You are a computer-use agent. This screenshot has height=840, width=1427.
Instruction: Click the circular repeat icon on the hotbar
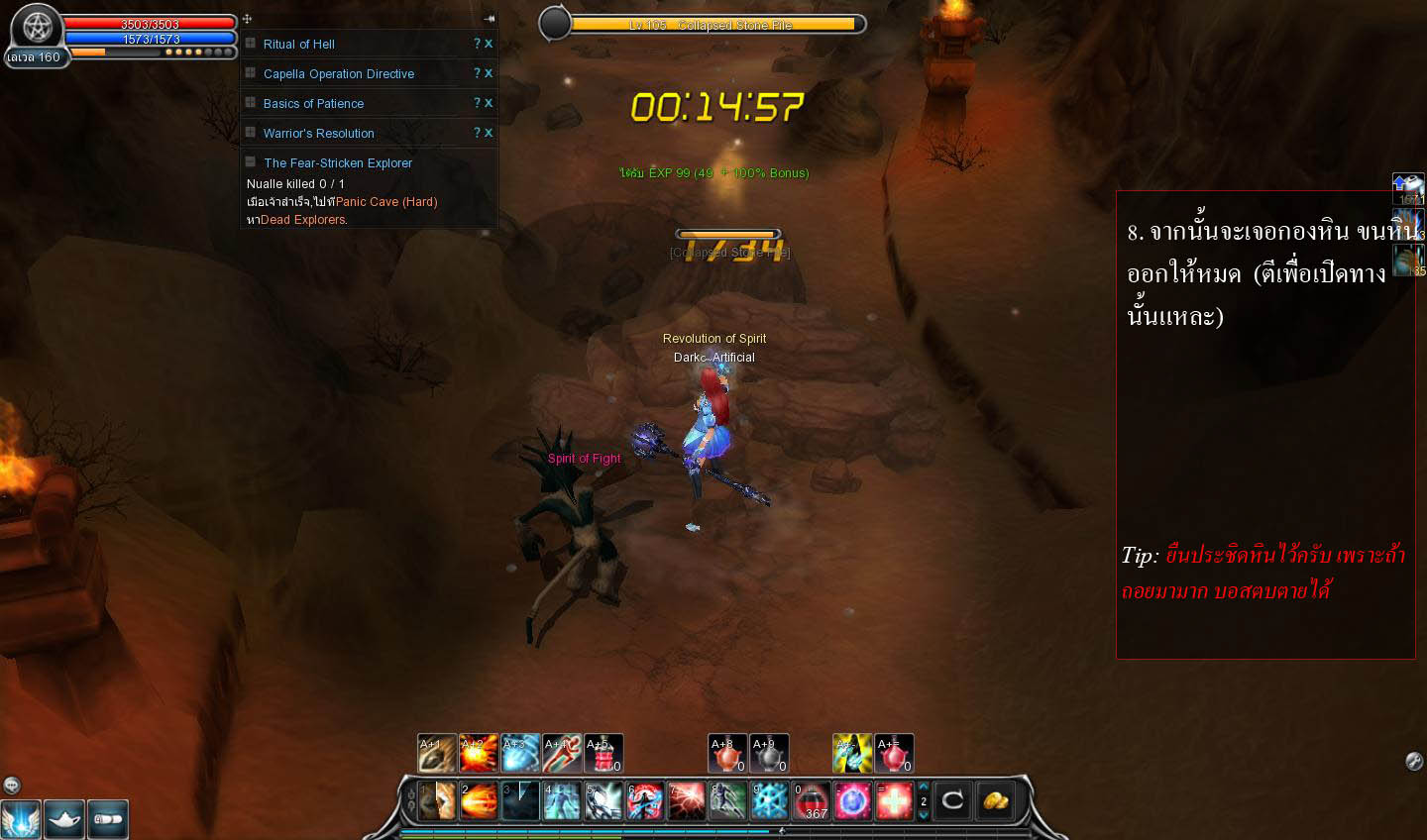tap(951, 800)
